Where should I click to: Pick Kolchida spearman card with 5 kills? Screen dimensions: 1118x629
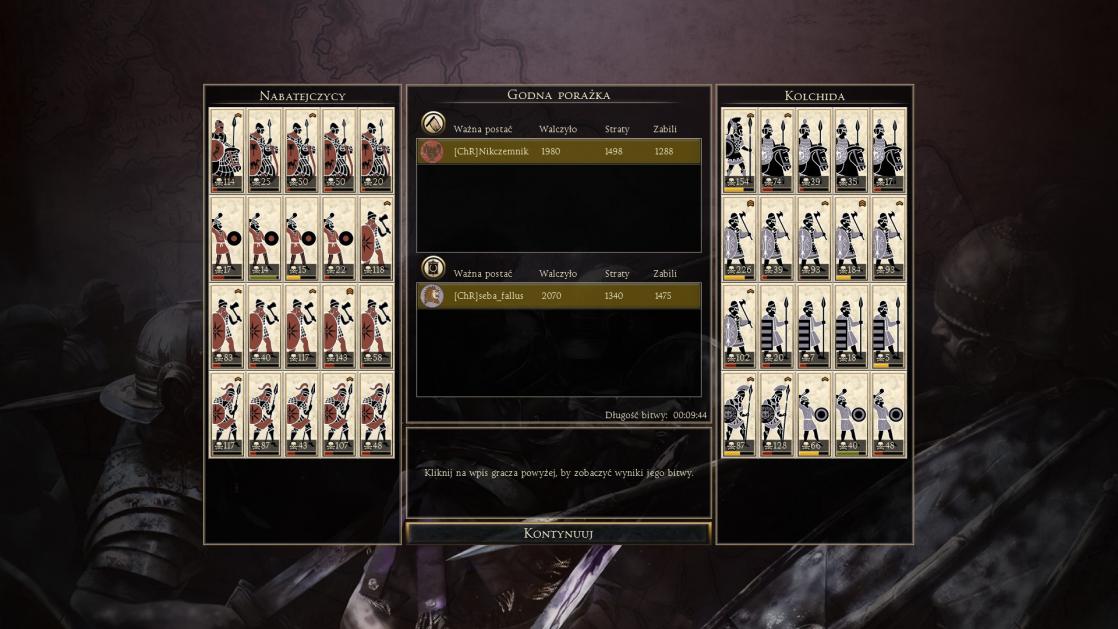coord(888,326)
